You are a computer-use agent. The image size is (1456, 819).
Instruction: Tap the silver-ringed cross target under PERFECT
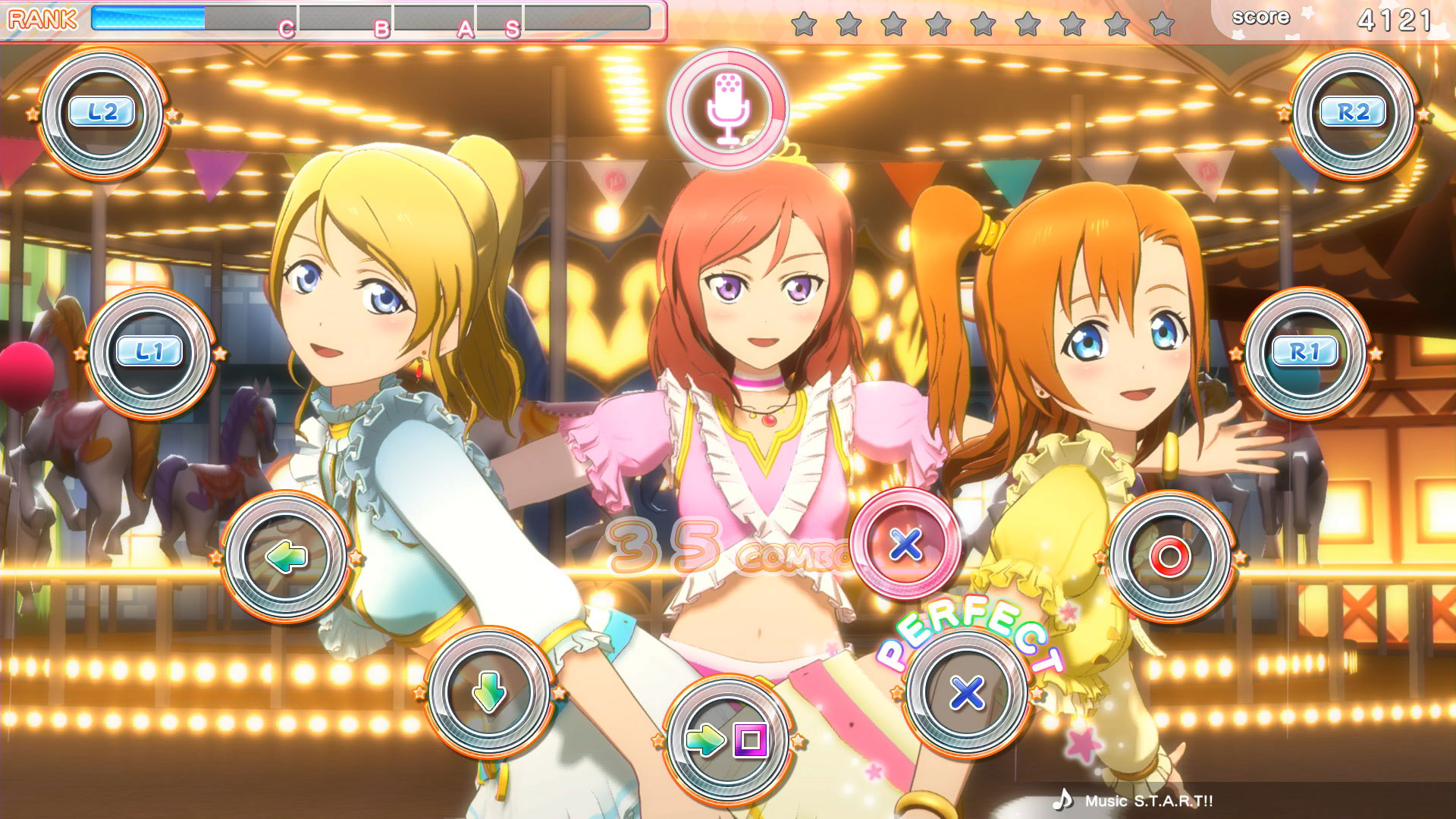[967, 692]
